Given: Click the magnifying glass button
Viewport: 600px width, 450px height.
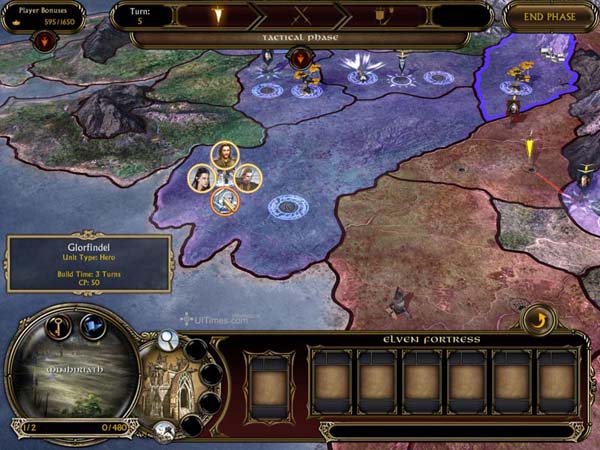Looking at the screenshot, I should point(168,341).
